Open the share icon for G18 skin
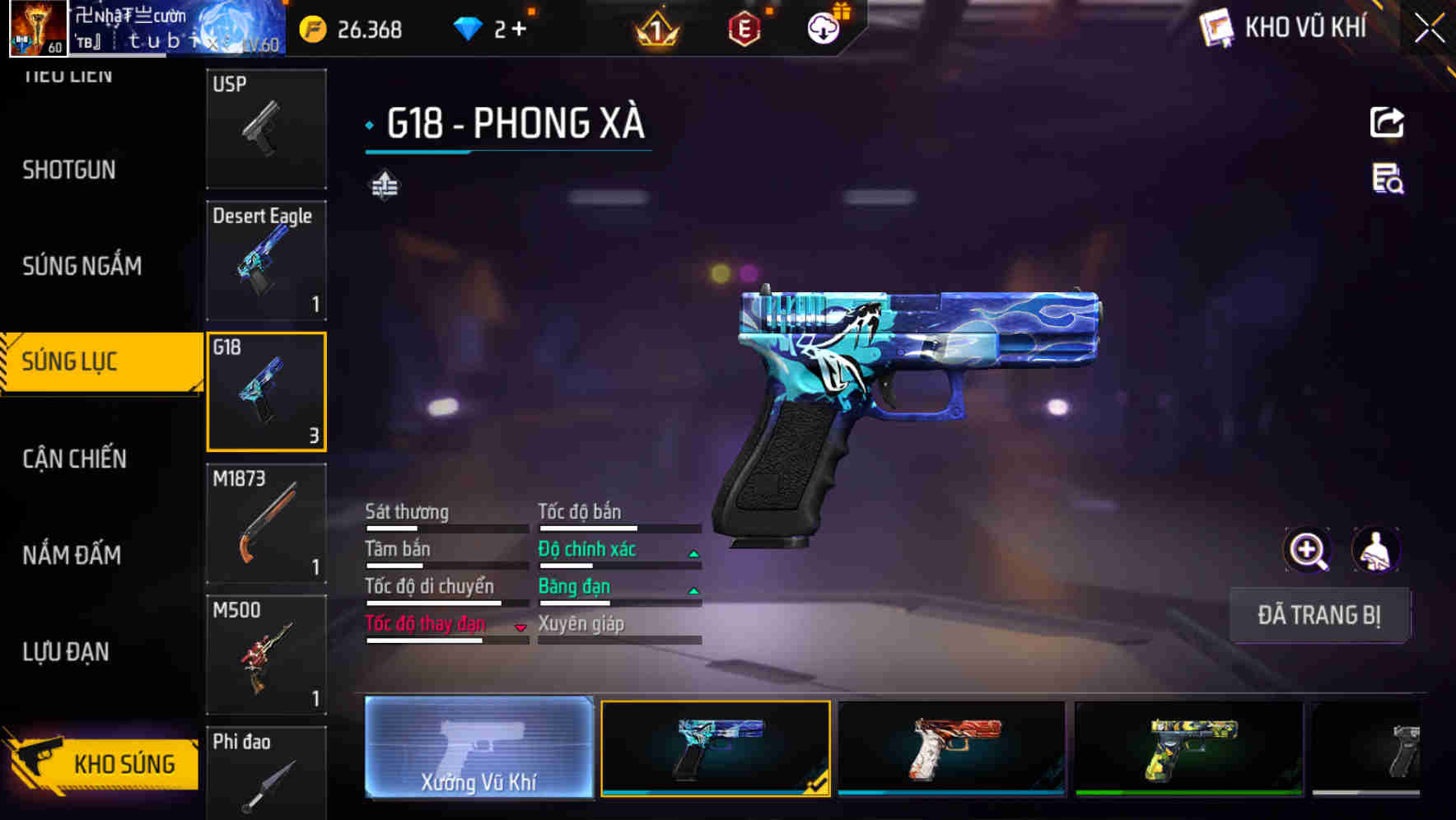 (x=1388, y=122)
